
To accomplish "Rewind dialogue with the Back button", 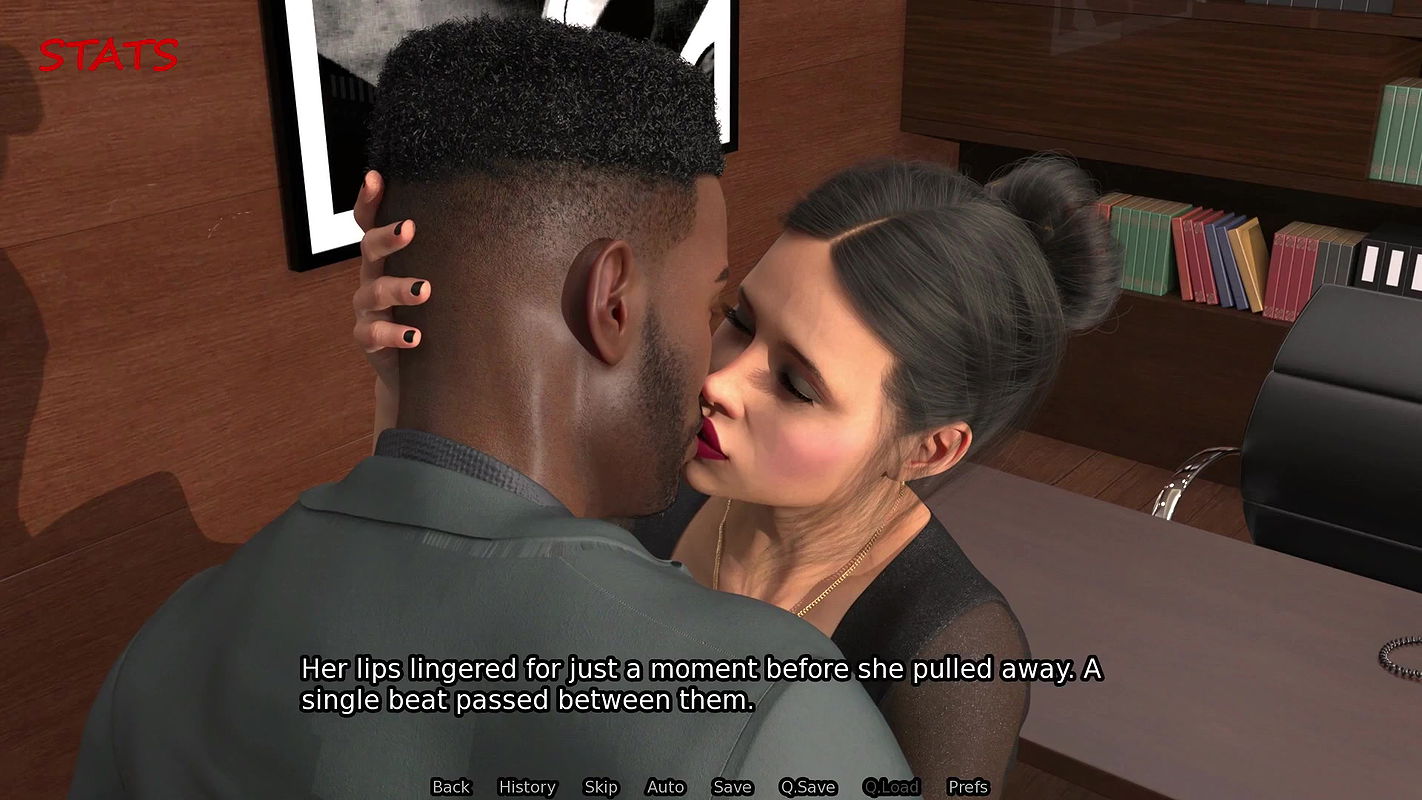I will coord(451,787).
